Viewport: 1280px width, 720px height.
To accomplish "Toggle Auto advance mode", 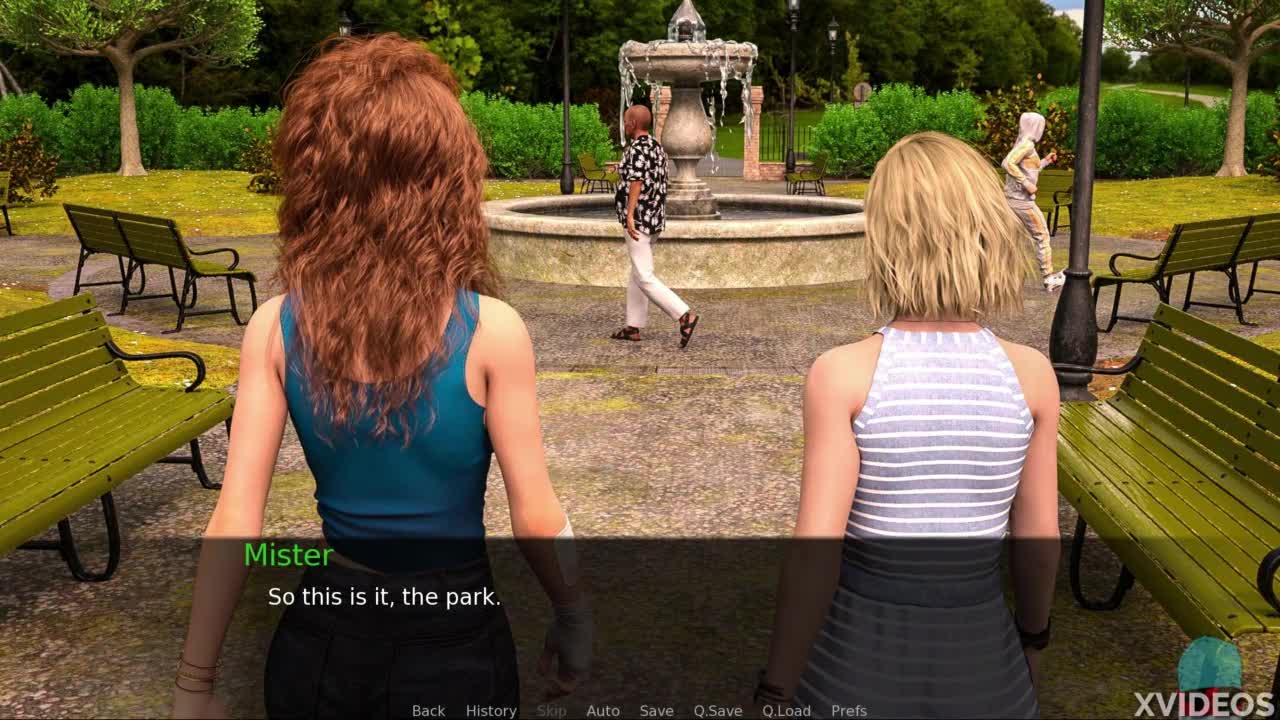I will pos(603,711).
